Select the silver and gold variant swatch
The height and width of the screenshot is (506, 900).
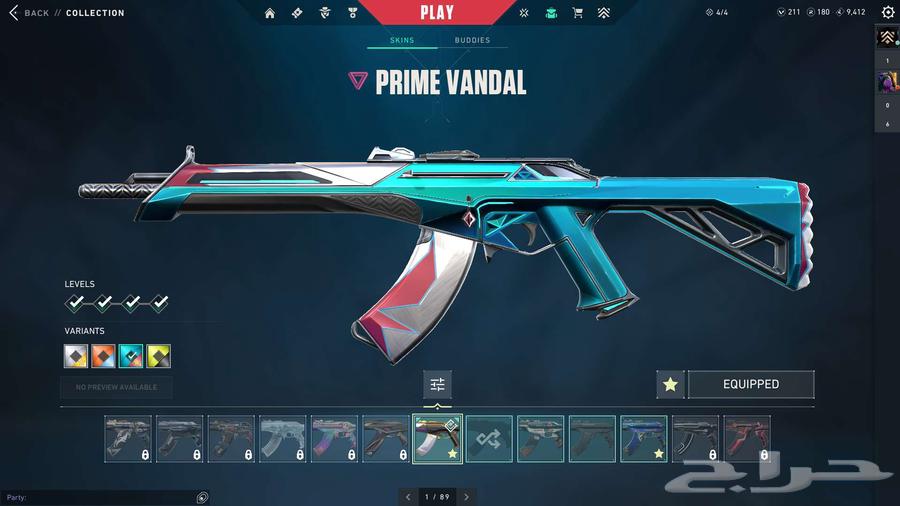tap(76, 356)
